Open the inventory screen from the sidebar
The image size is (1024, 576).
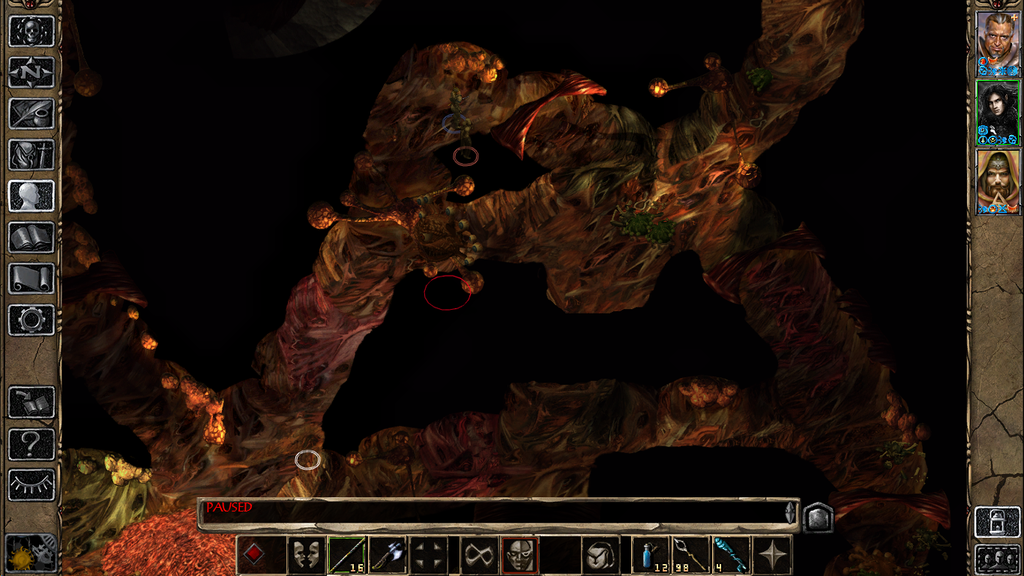31,154
